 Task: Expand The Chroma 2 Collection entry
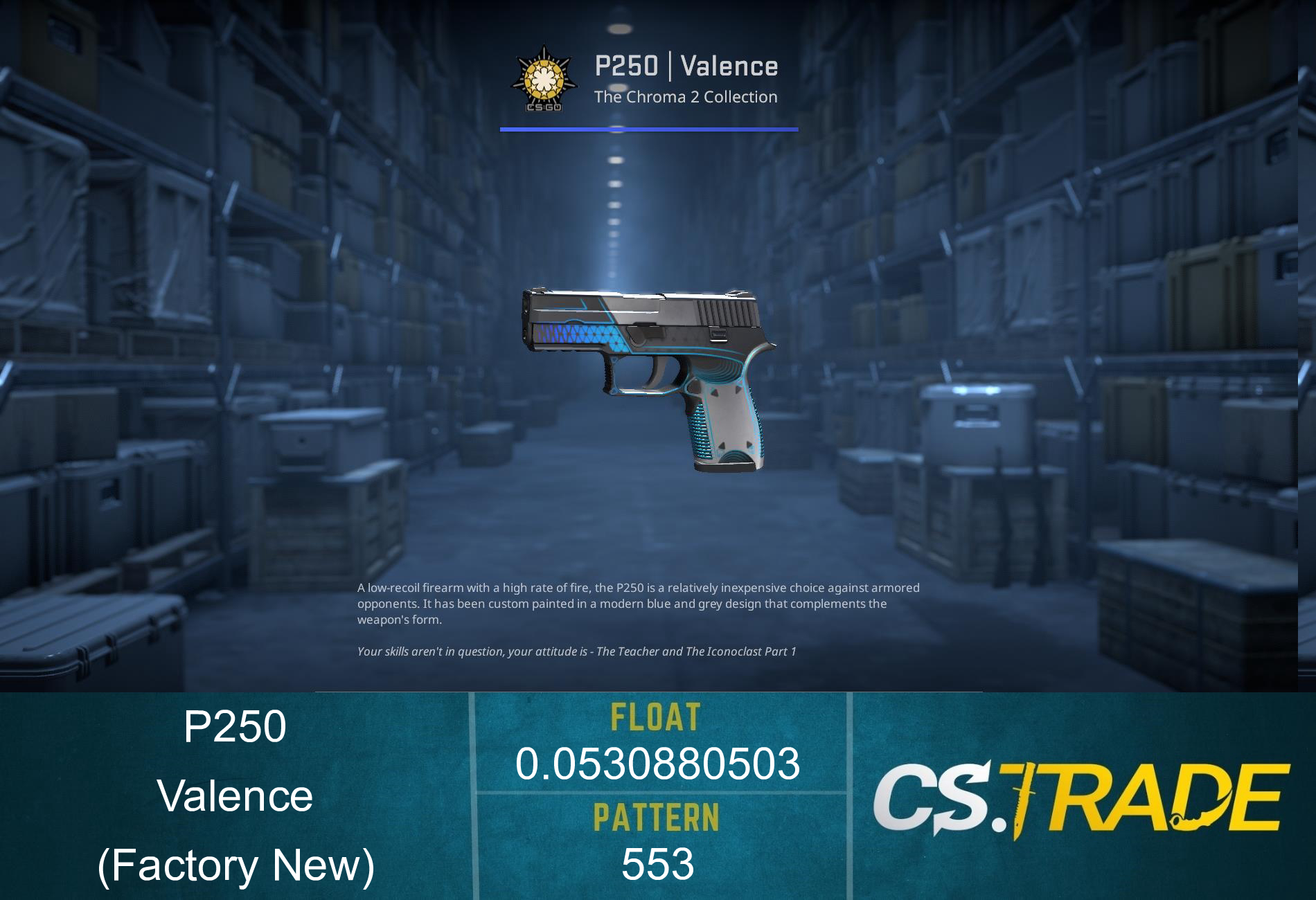click(686, 97)
